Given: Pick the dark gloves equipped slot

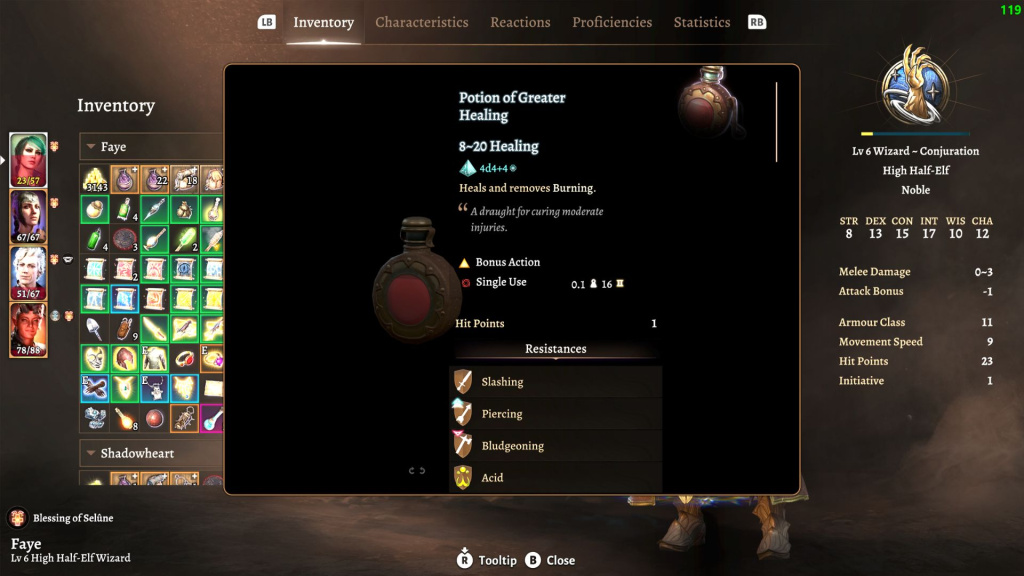Looking at the screenshot, I should pos(95,388).
